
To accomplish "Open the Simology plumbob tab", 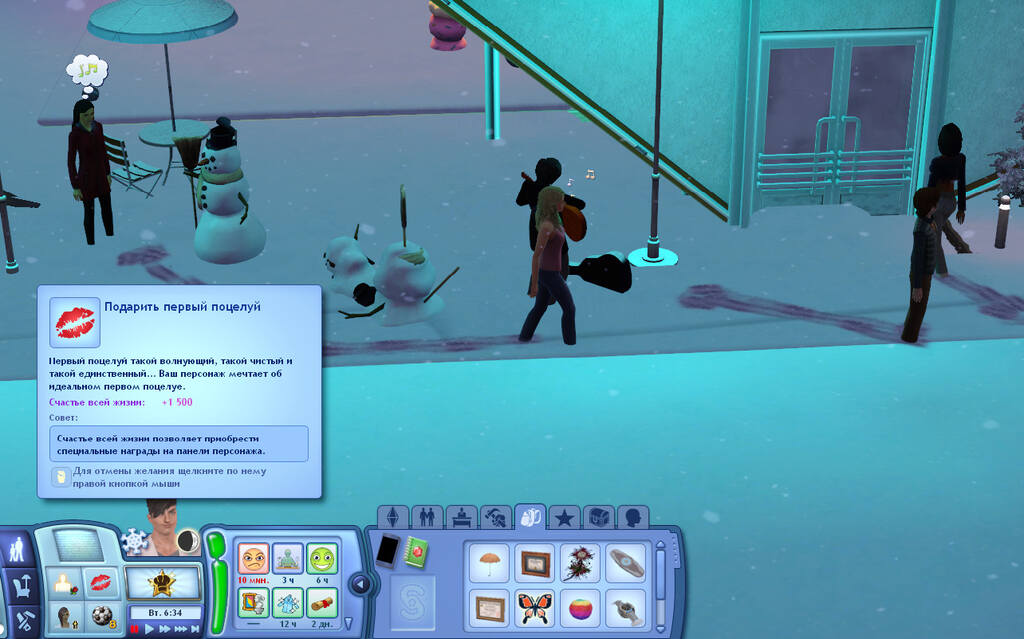I will coord(393,518).
